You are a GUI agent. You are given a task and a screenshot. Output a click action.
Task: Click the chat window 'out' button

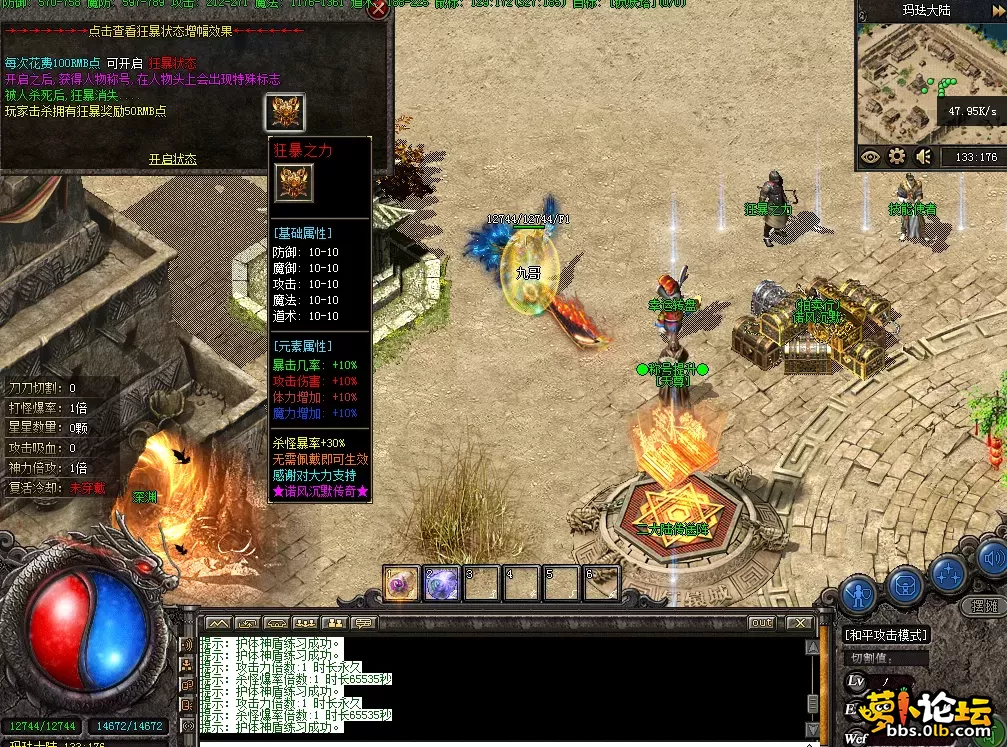(762, 623)
